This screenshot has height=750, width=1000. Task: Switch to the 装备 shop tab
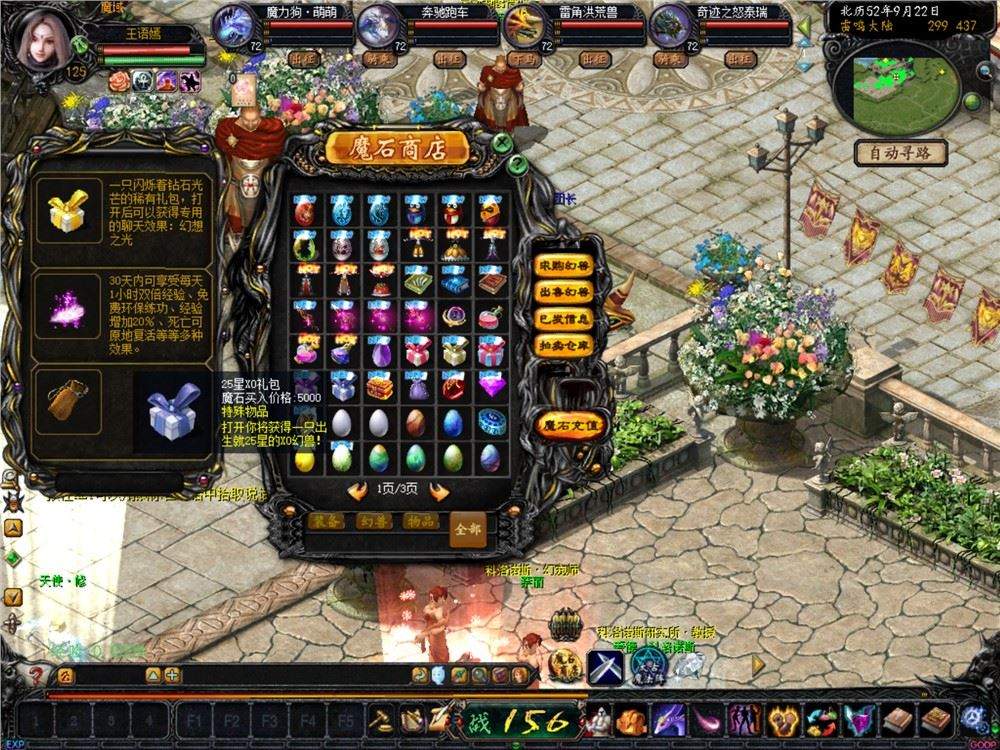pos(326,521)
